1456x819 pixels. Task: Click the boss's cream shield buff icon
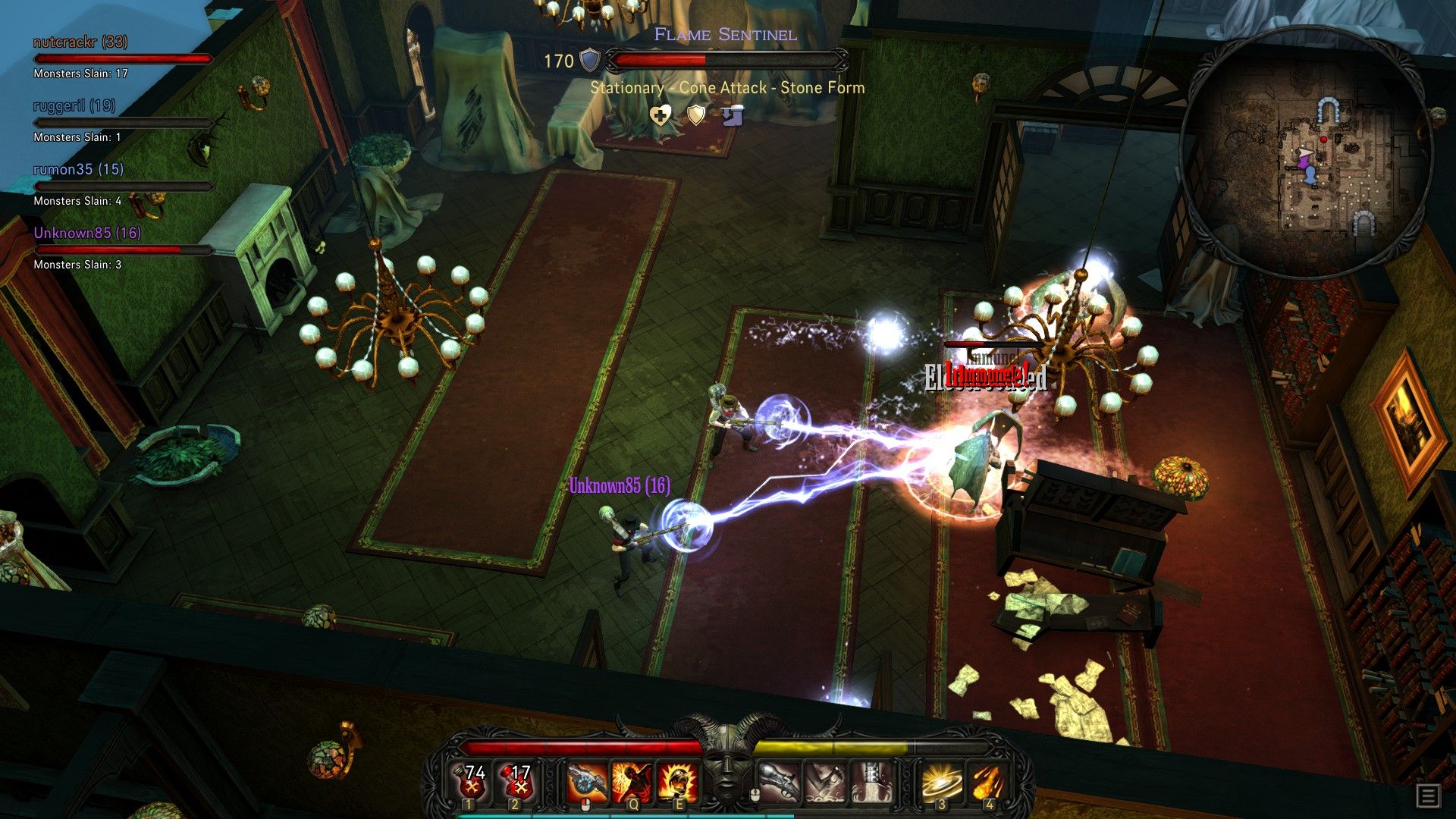(x=695, y=115)
